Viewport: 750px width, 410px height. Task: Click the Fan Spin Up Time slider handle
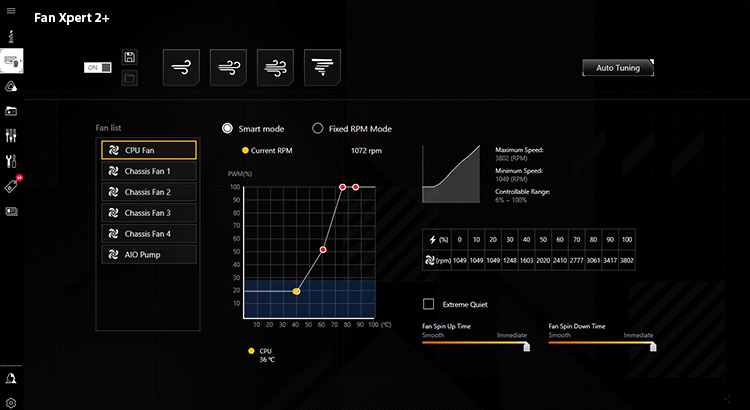524,346
